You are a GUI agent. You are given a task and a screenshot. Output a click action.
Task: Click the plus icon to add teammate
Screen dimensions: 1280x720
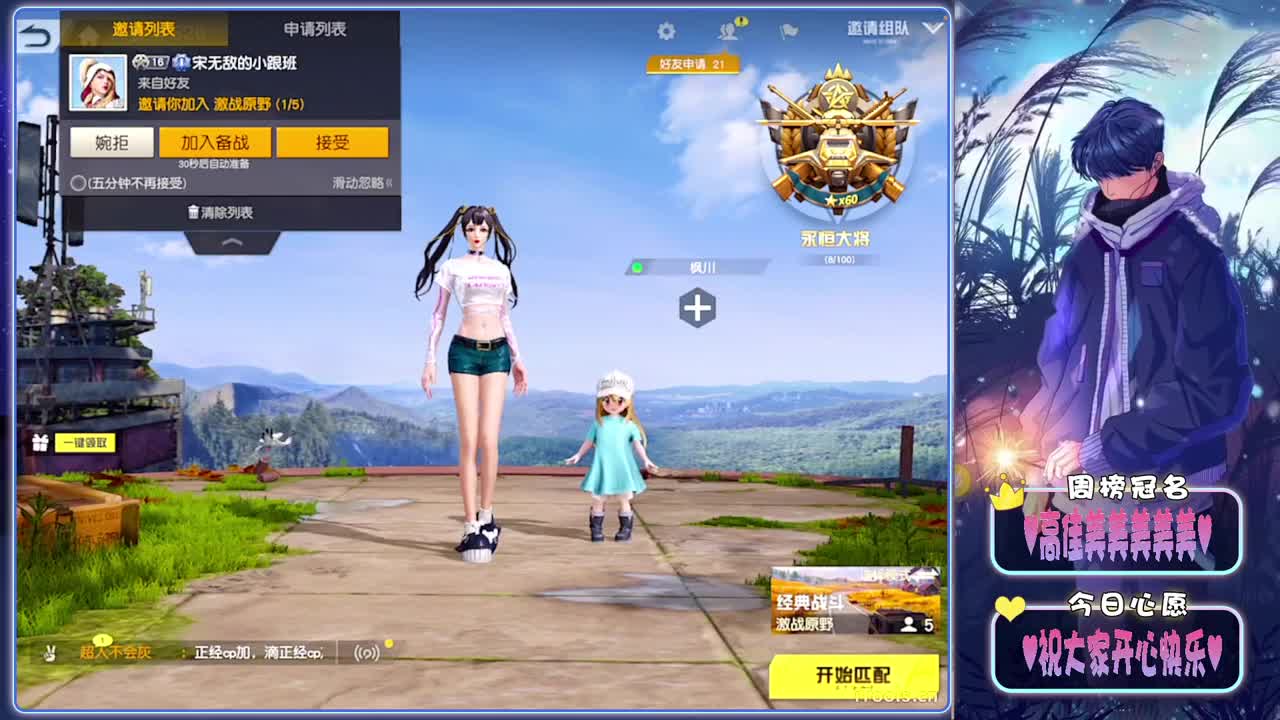click(698, 309)
